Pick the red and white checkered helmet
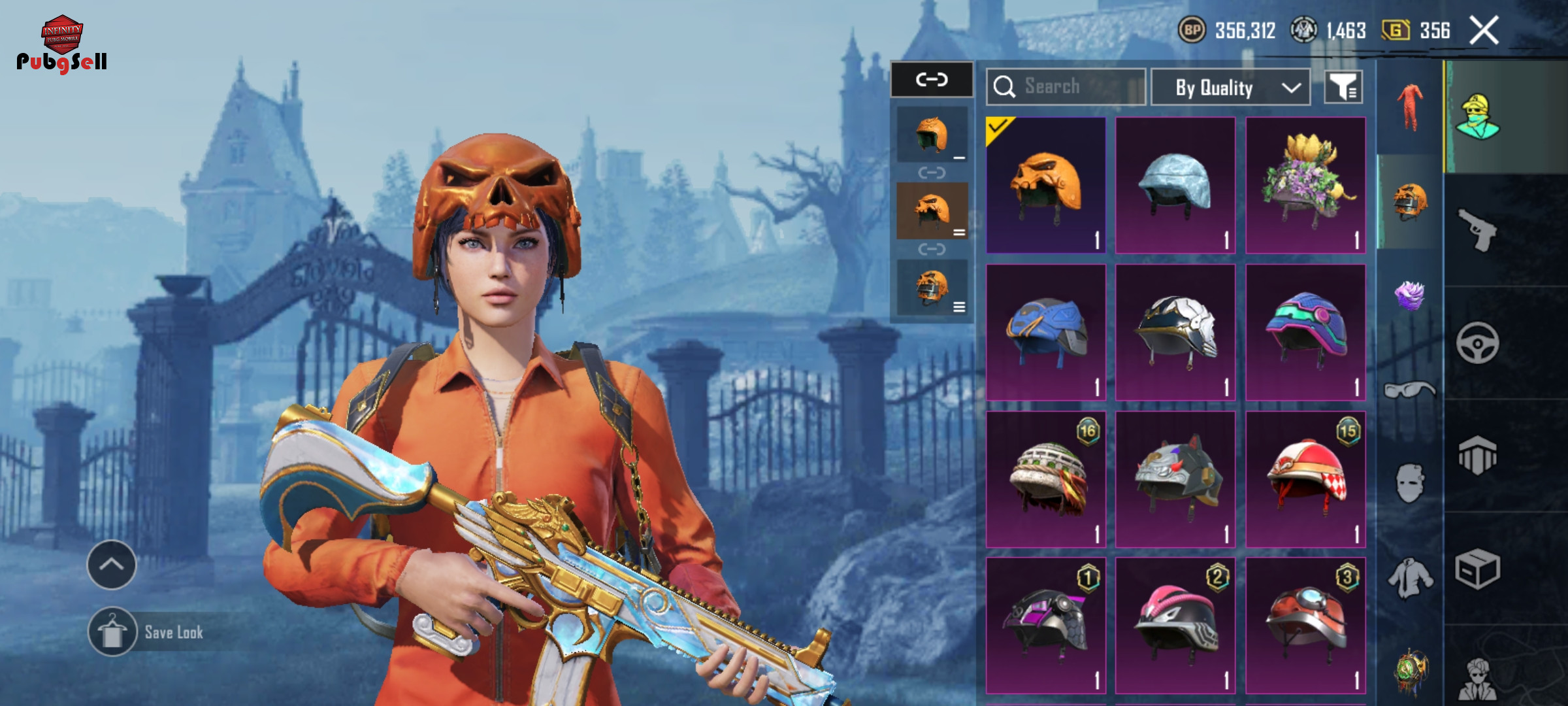Image resolution: width=1568 pixels, height=706 pixels. click(1305, 479)
